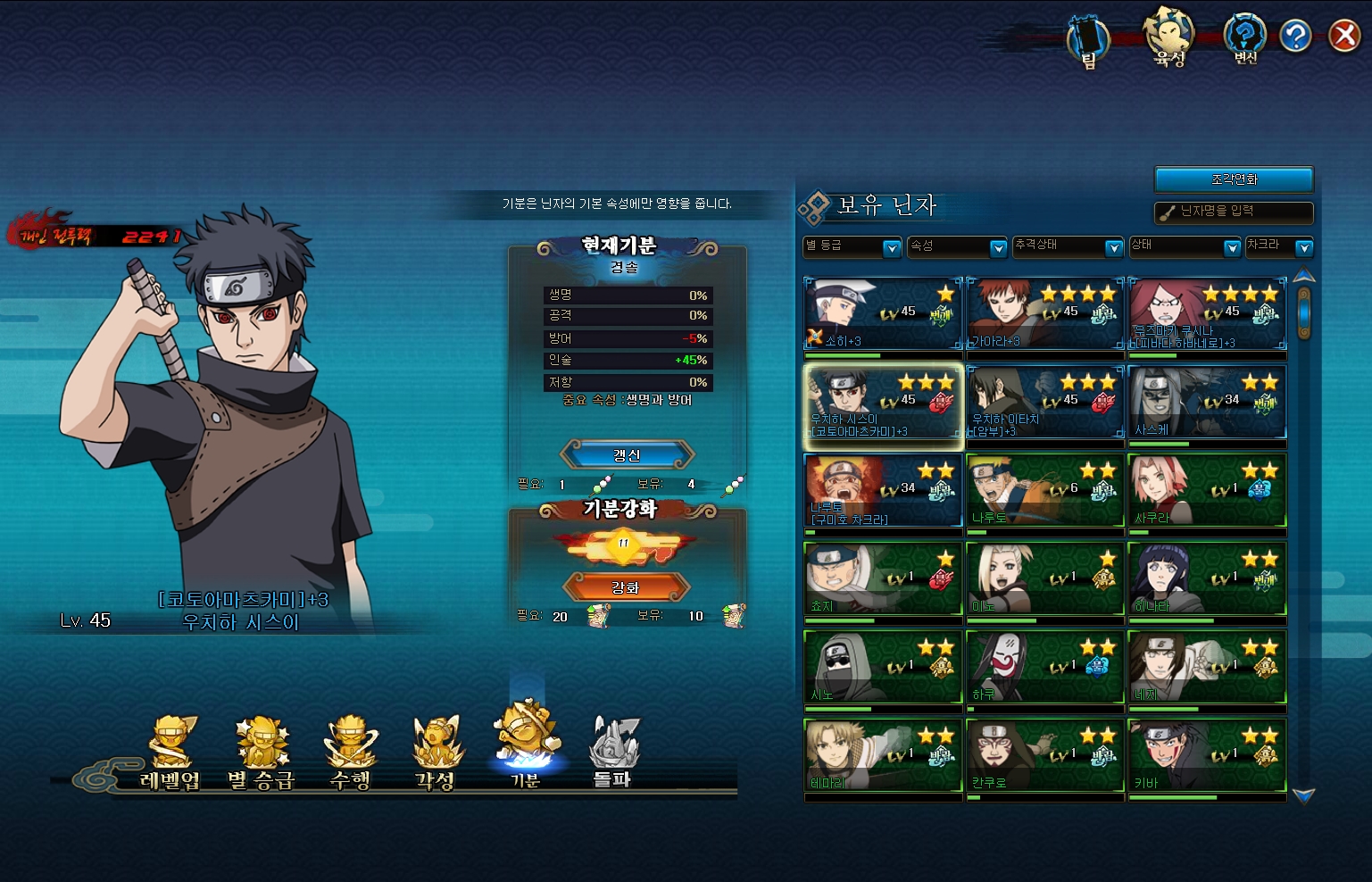Click the ninja list scroll-down arrow

click(x=1303, y=795)
